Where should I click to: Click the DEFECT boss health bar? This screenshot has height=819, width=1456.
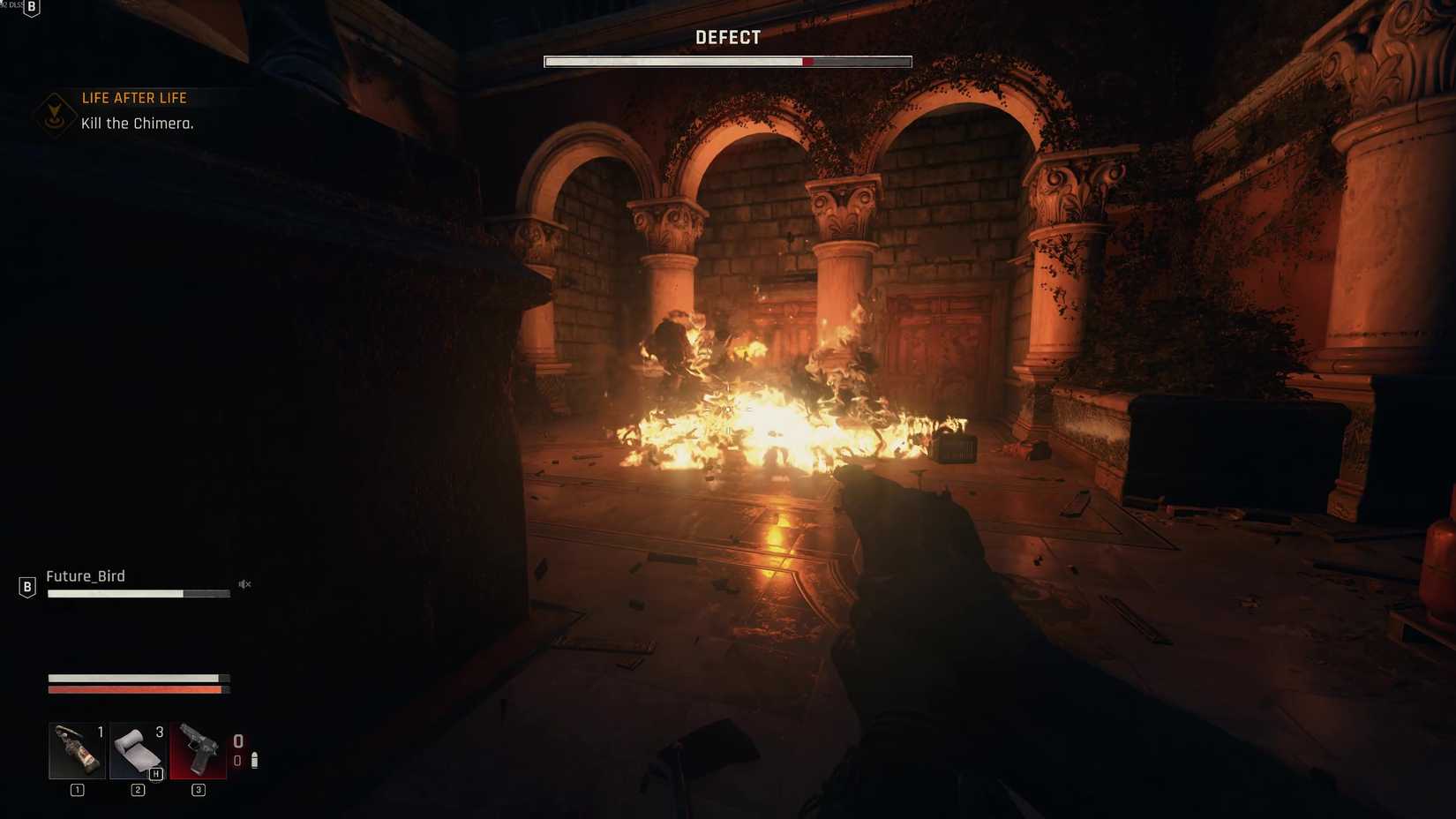(728, 61)
